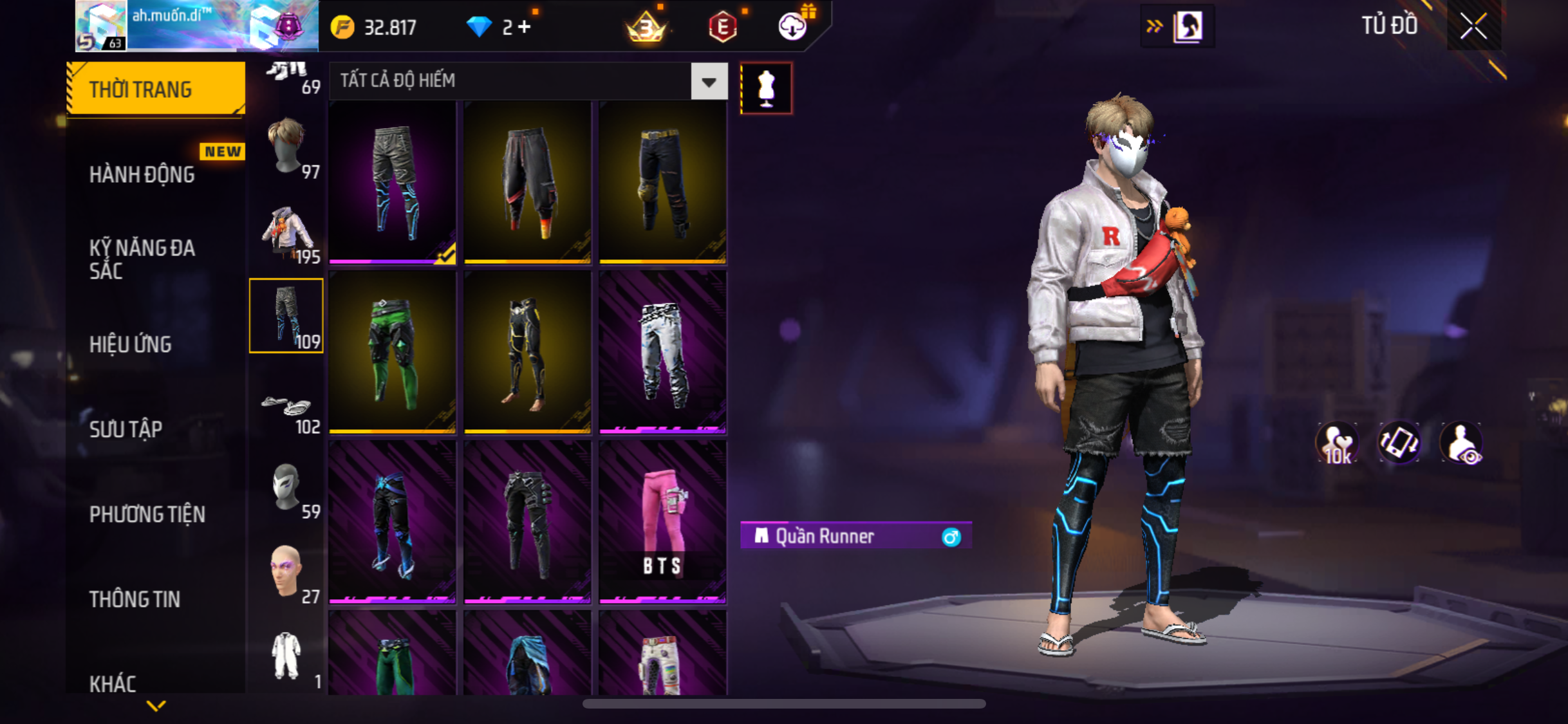Click the mannequin outfit preset button
1568x724 pixels.
point(766,88)
